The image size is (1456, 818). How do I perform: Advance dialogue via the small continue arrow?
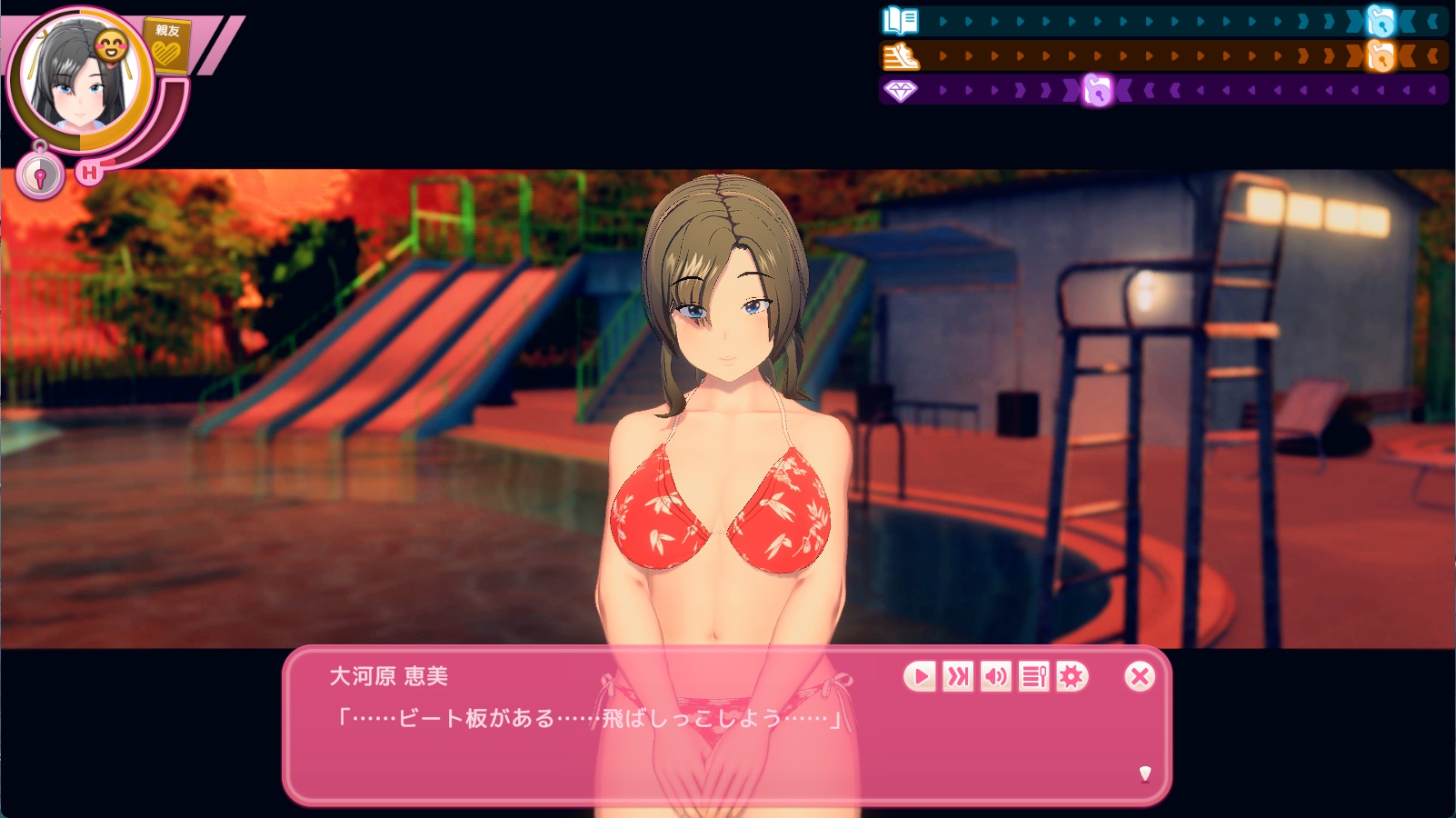(1145, 773)
